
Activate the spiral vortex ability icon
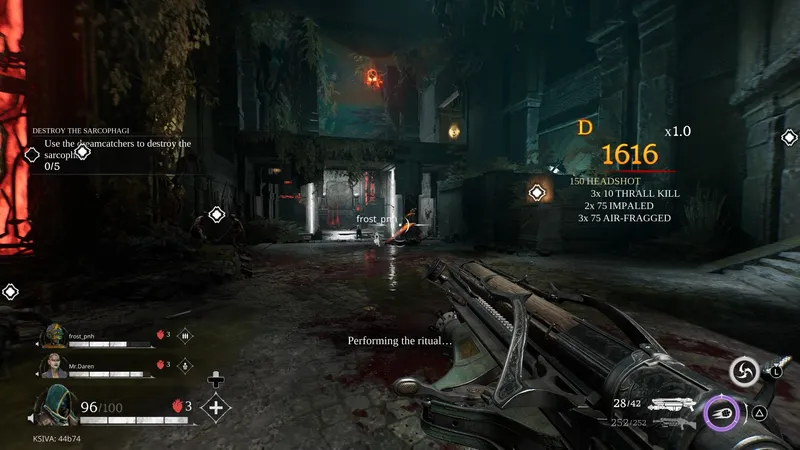[743, 373]
